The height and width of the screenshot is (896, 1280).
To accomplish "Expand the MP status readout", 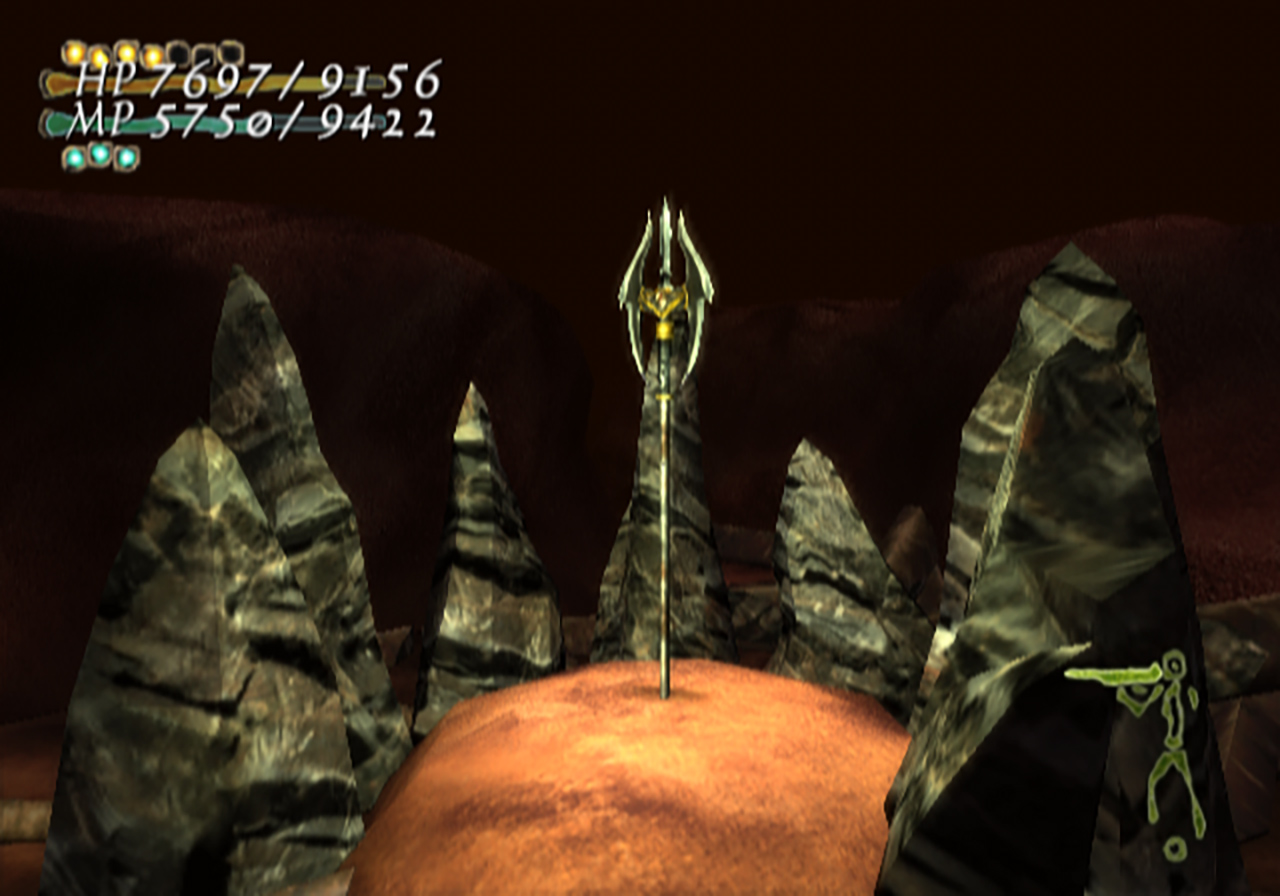I will click(240, 120).
